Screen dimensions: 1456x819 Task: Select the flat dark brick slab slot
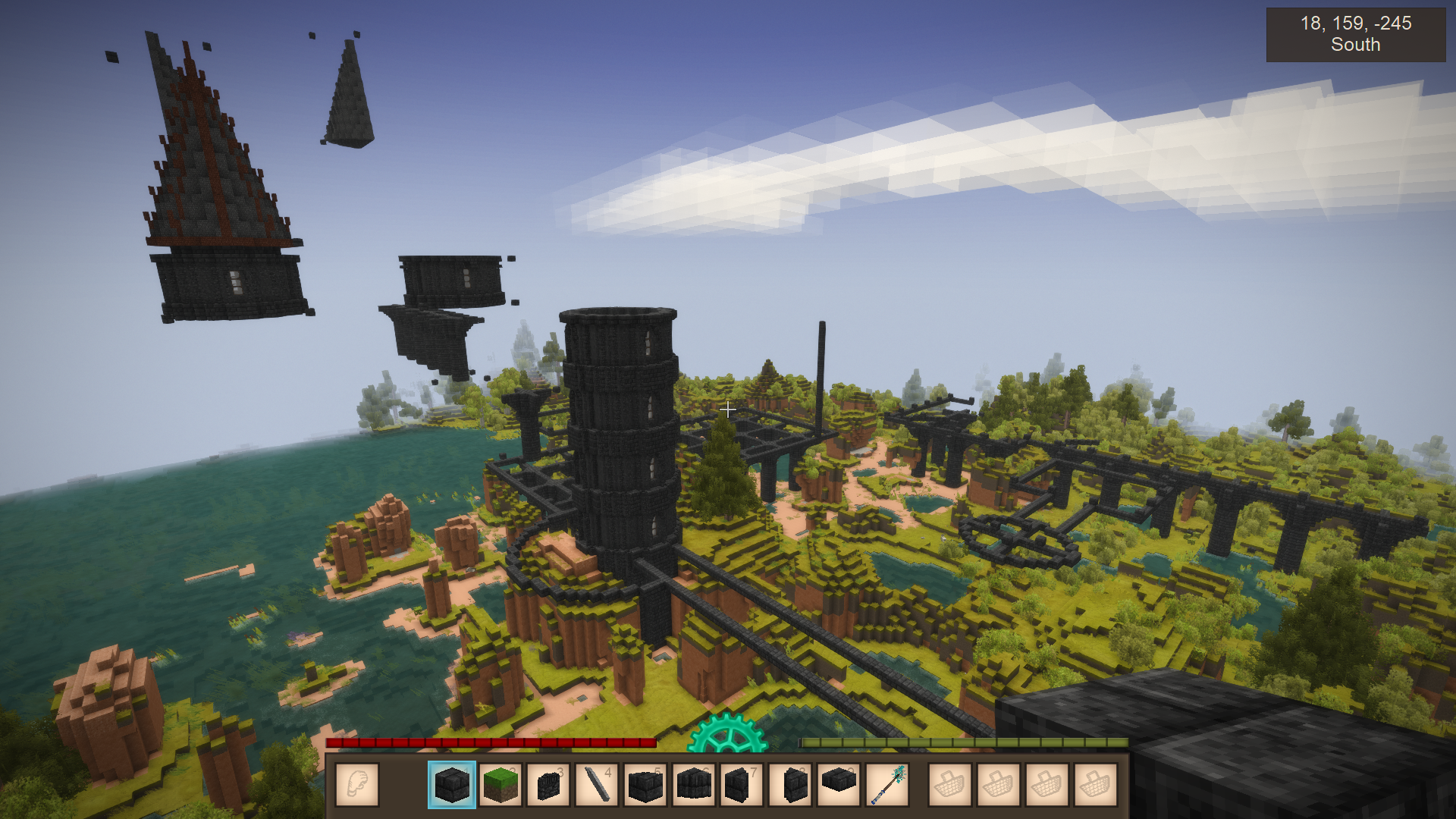(839, 784)
